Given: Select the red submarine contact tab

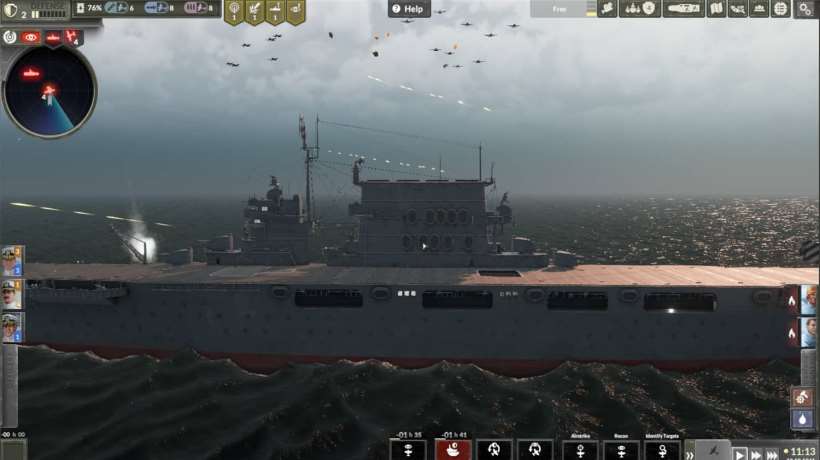Looking at the screenshot, I should 53,37.
